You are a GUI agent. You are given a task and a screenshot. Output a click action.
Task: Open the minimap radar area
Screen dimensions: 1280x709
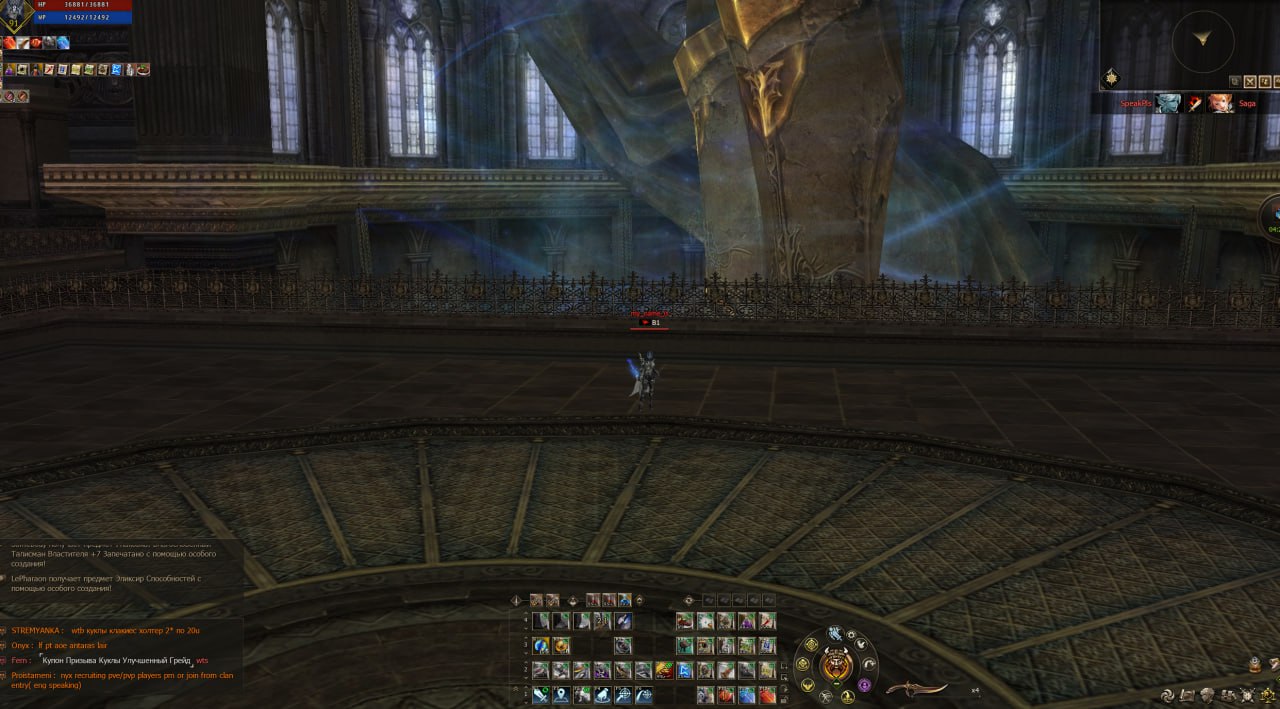click(1202, 41)
